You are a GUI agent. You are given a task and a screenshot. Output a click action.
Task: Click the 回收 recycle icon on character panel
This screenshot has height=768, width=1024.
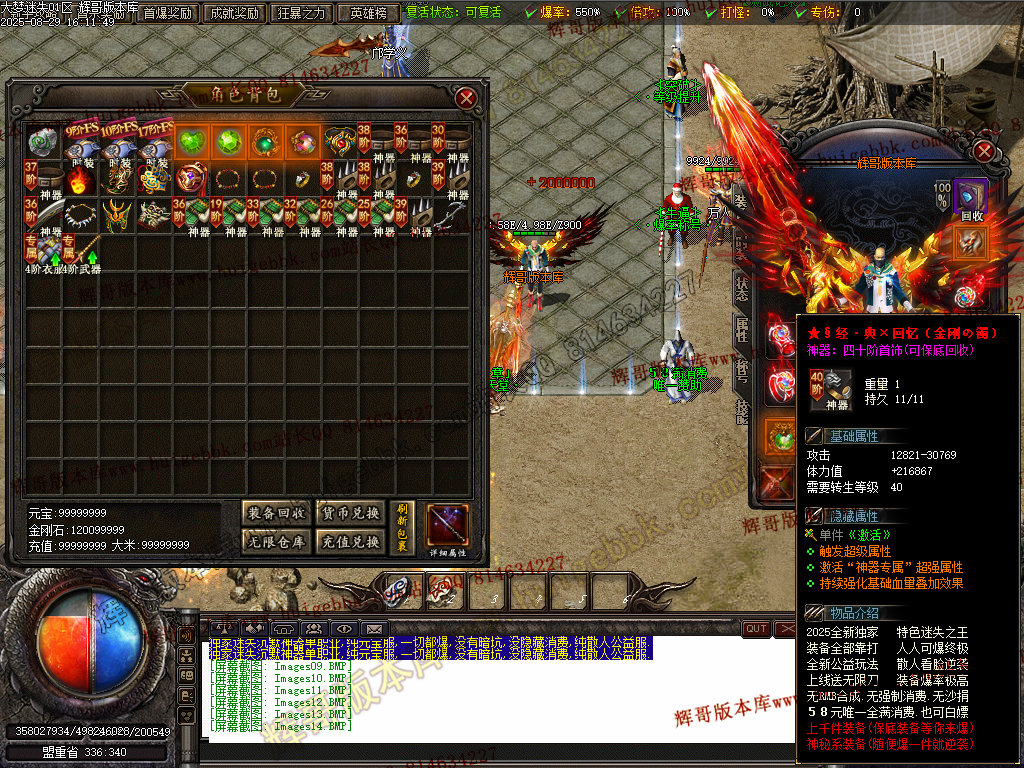(x=970, y=197)
